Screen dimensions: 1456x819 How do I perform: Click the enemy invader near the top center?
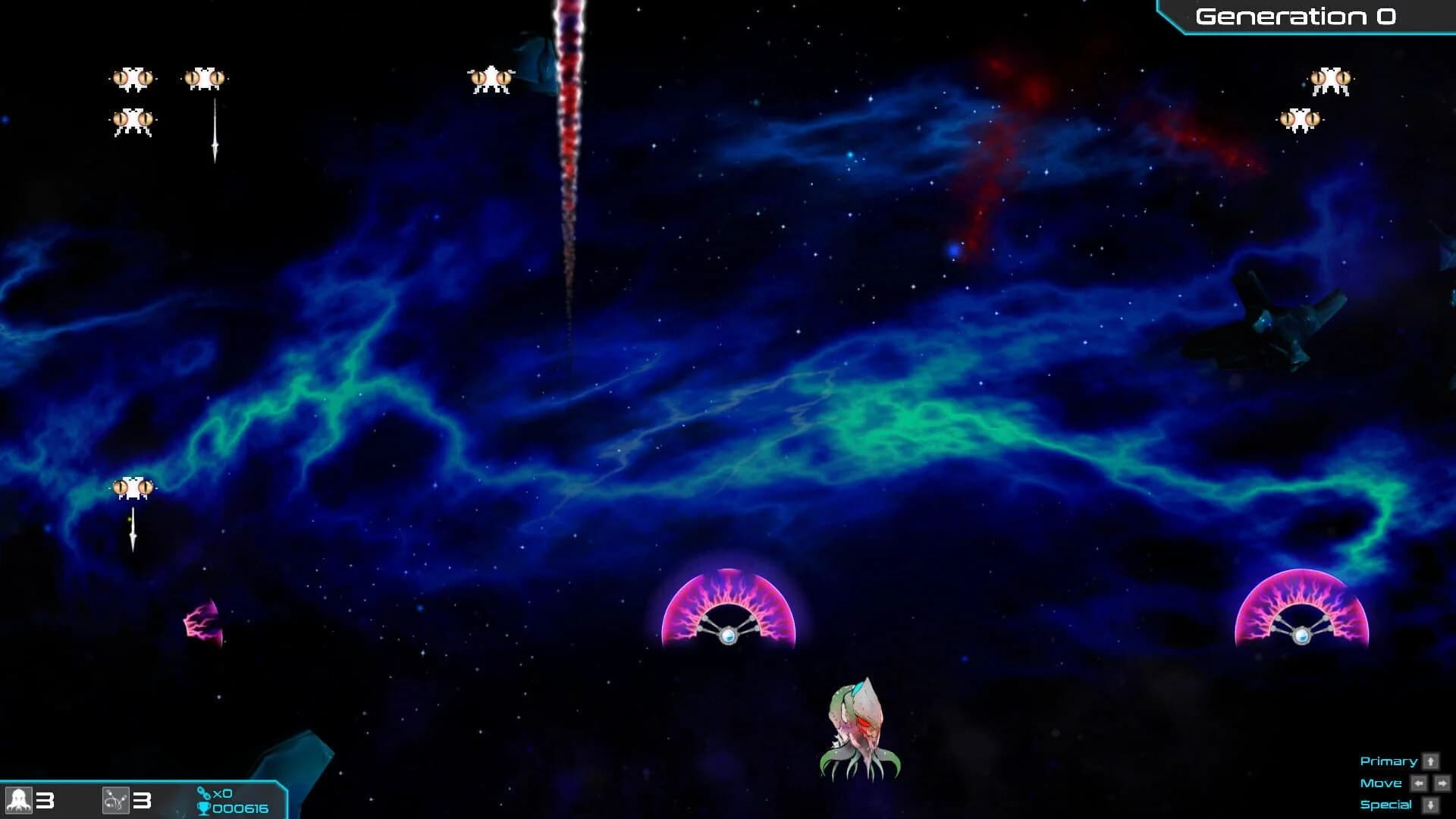coord(490,80)
